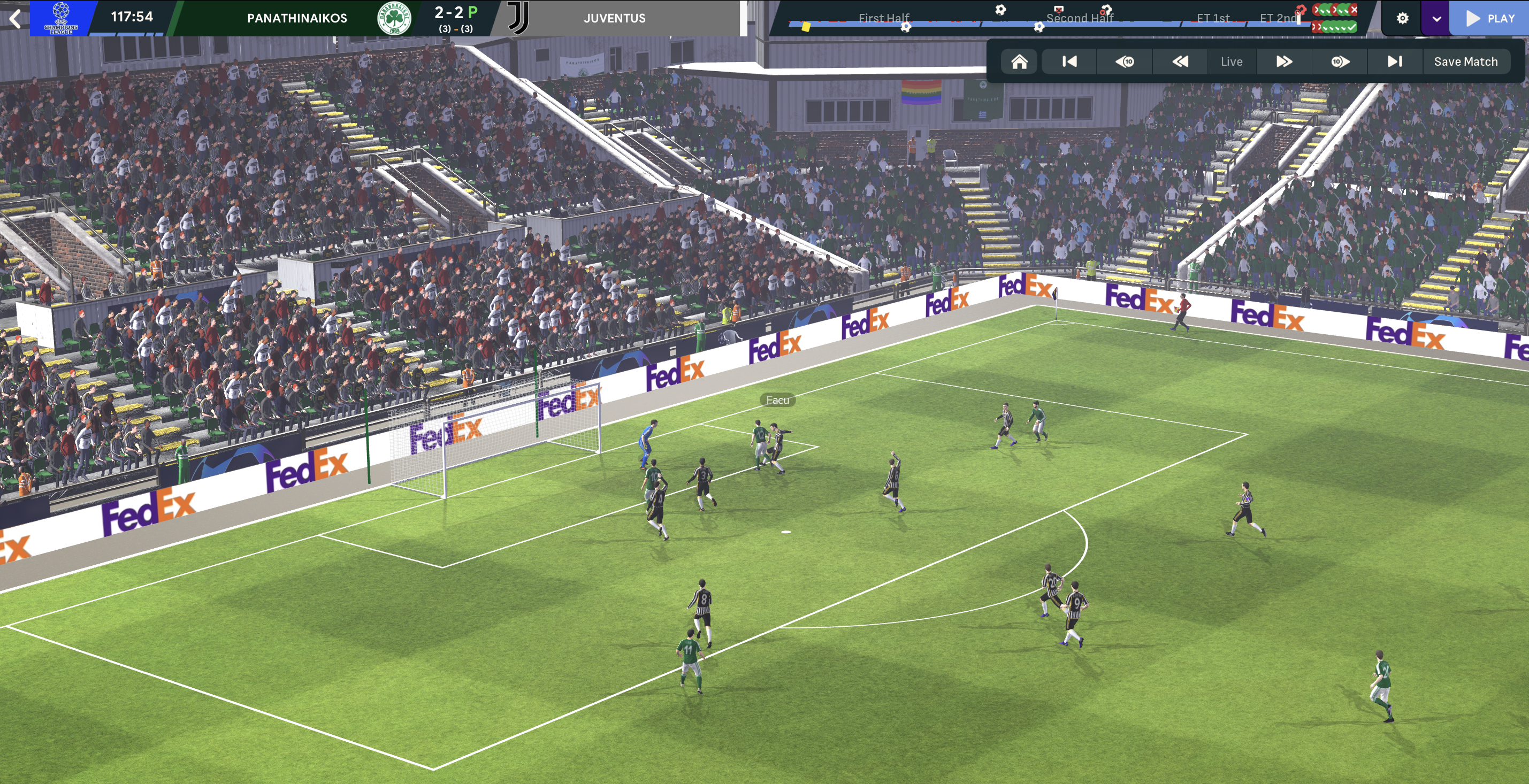
Task: Jump forward ten seconds in the replay
Action: 1340,62
